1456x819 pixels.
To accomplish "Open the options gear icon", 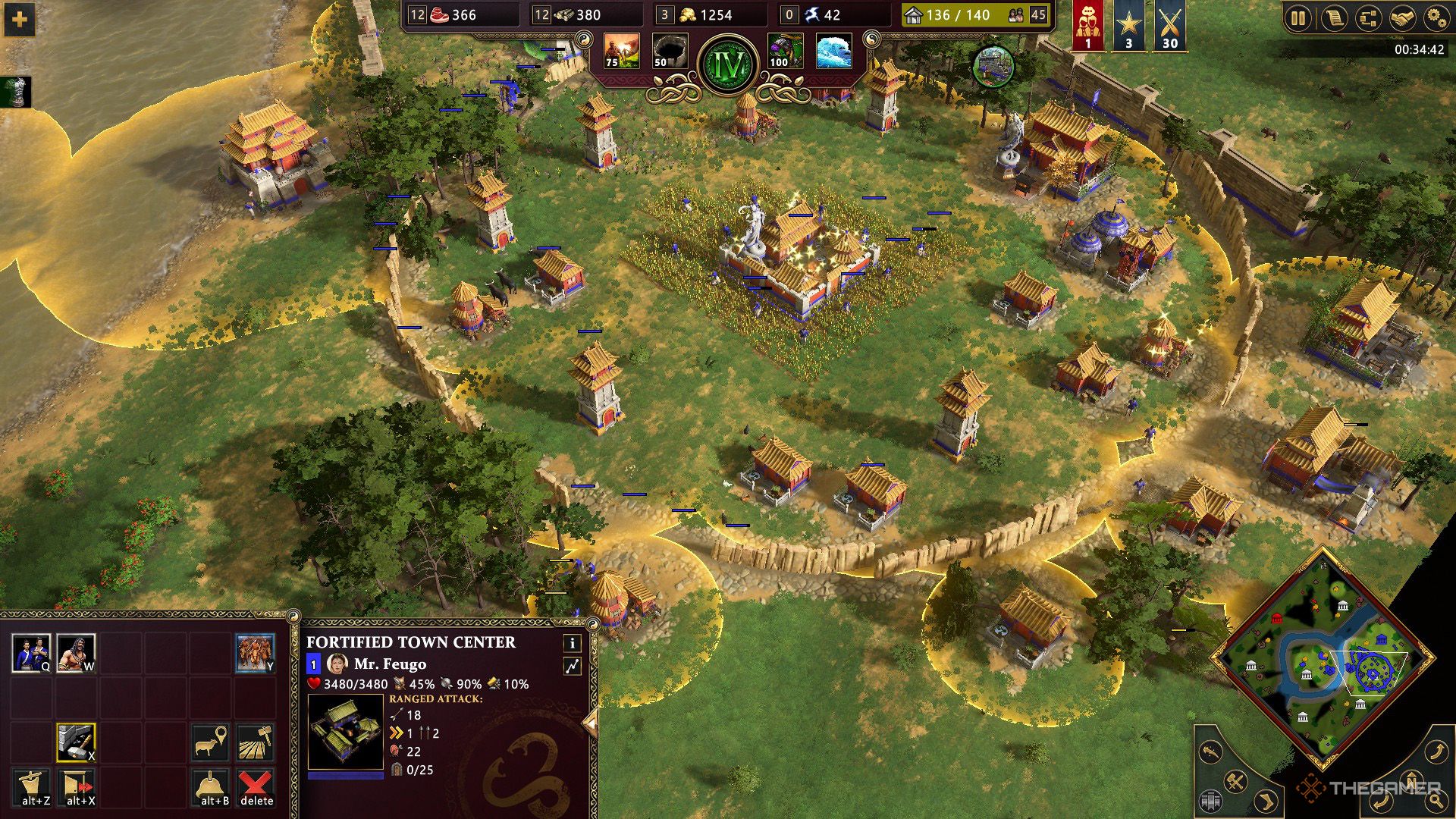I will click(x=1437, y=16).
